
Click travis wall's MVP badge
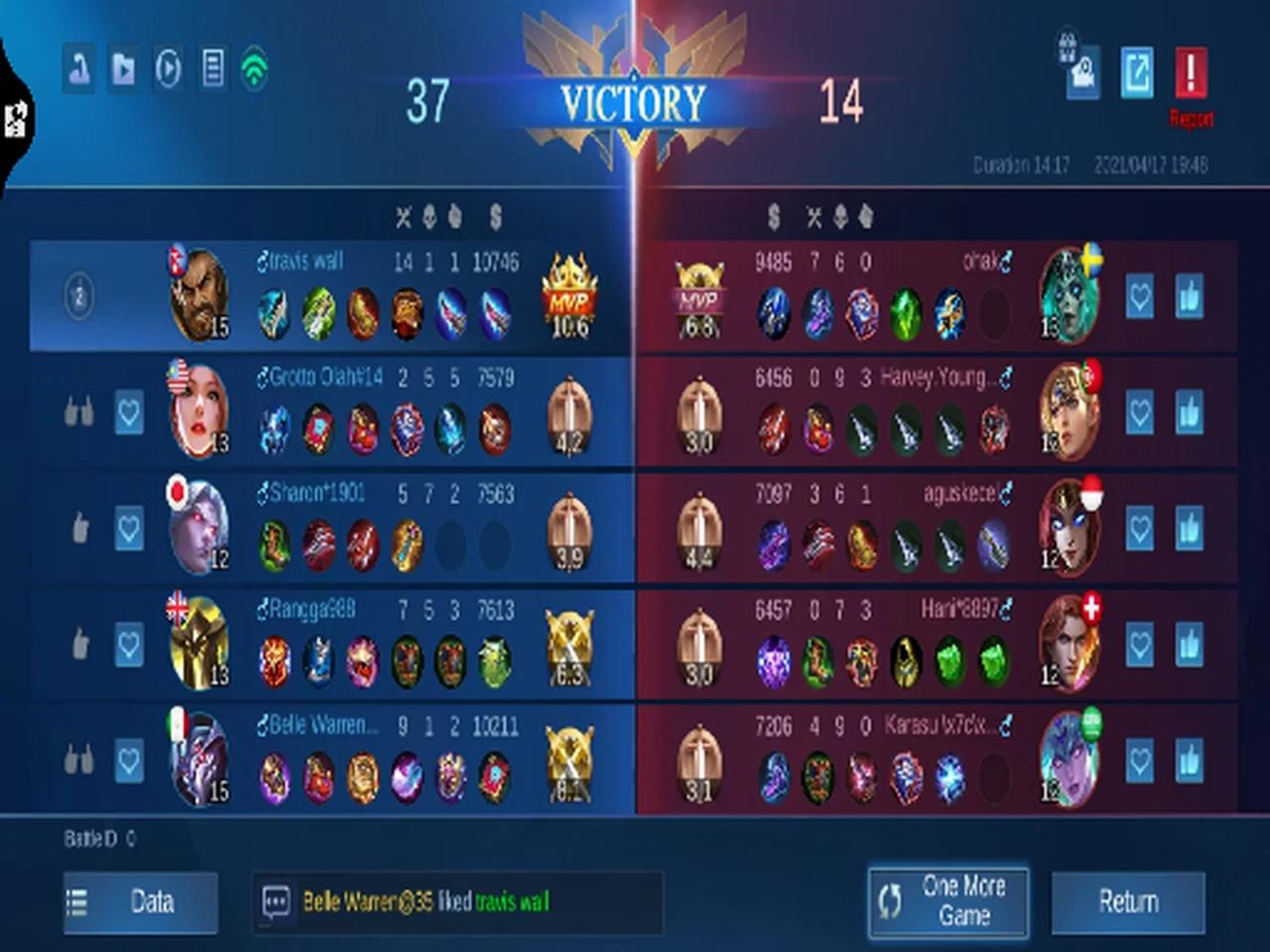(569, 296)
